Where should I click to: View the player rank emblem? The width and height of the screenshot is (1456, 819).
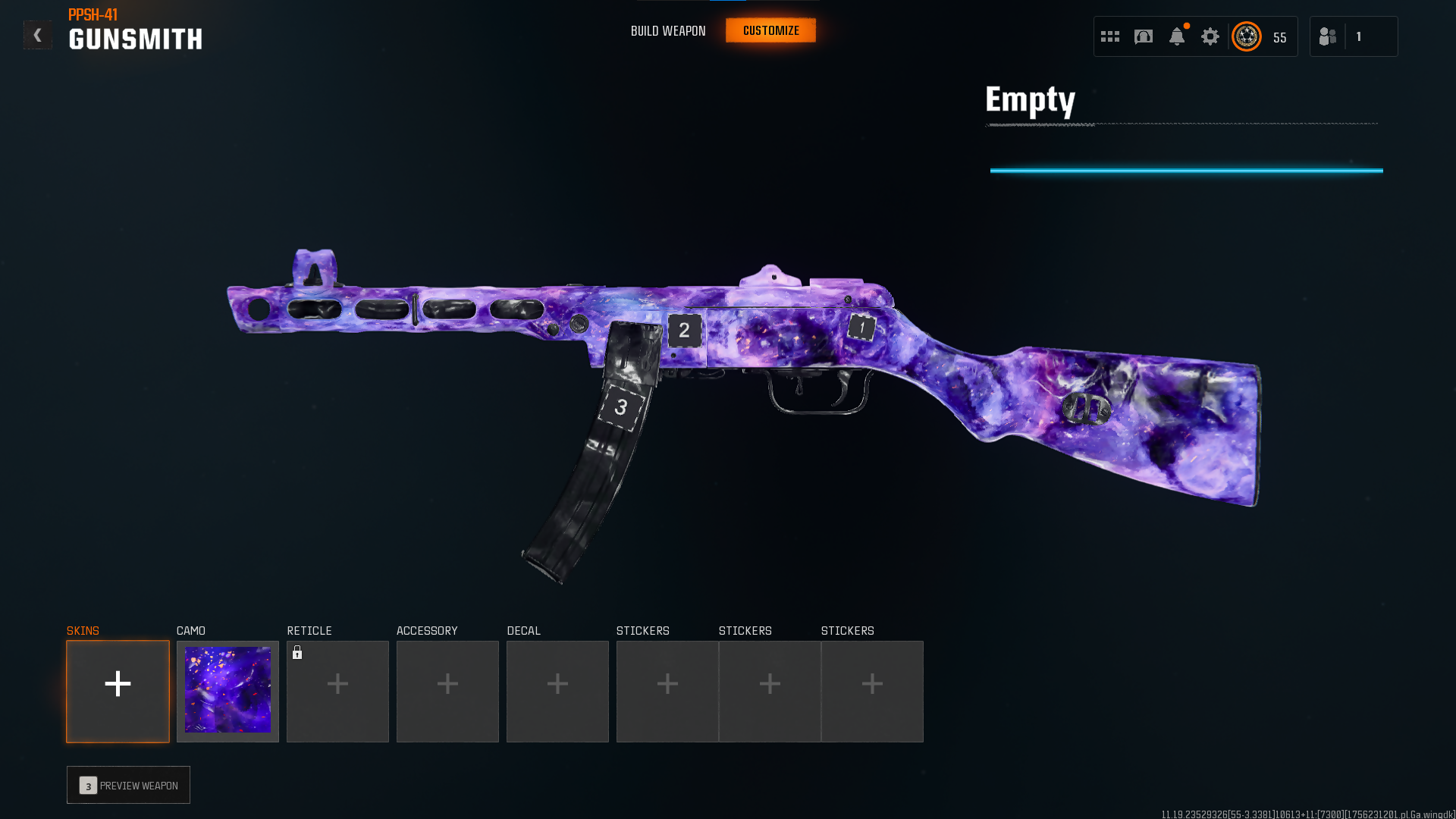(1247, 36)
